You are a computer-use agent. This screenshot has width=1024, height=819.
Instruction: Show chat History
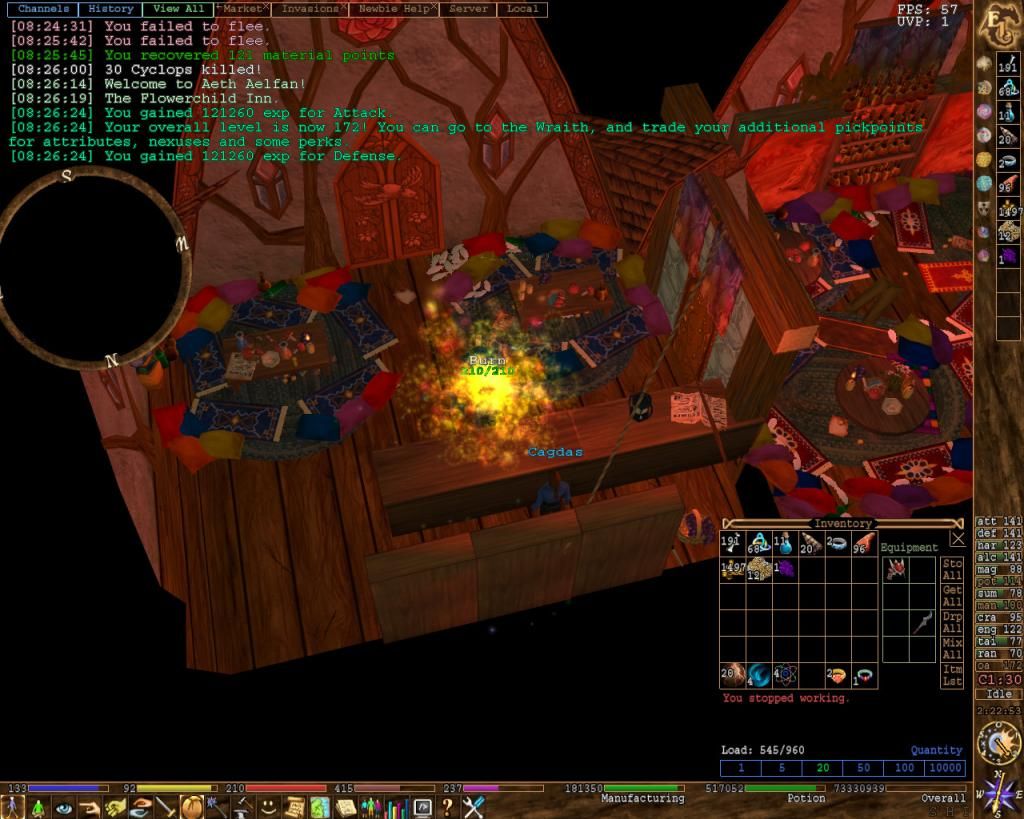pos(110,9)
